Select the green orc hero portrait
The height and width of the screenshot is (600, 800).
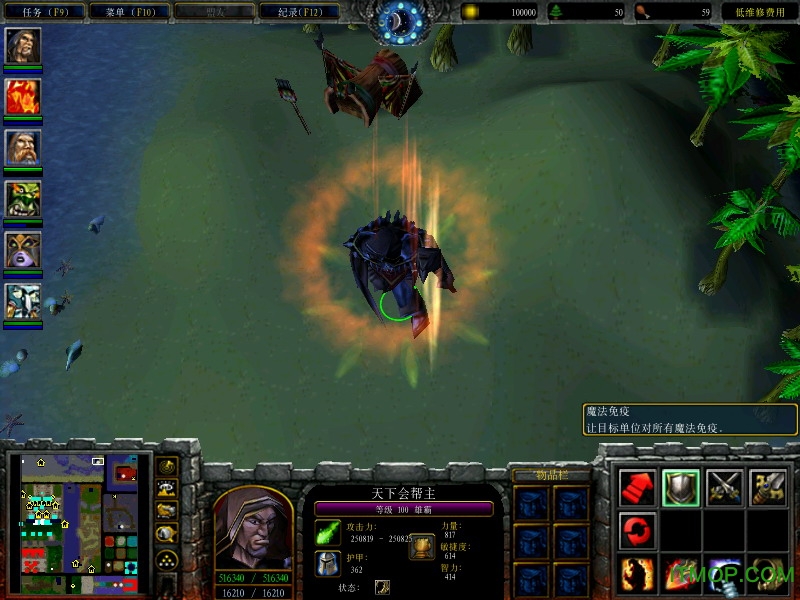[x=22, y=198]
